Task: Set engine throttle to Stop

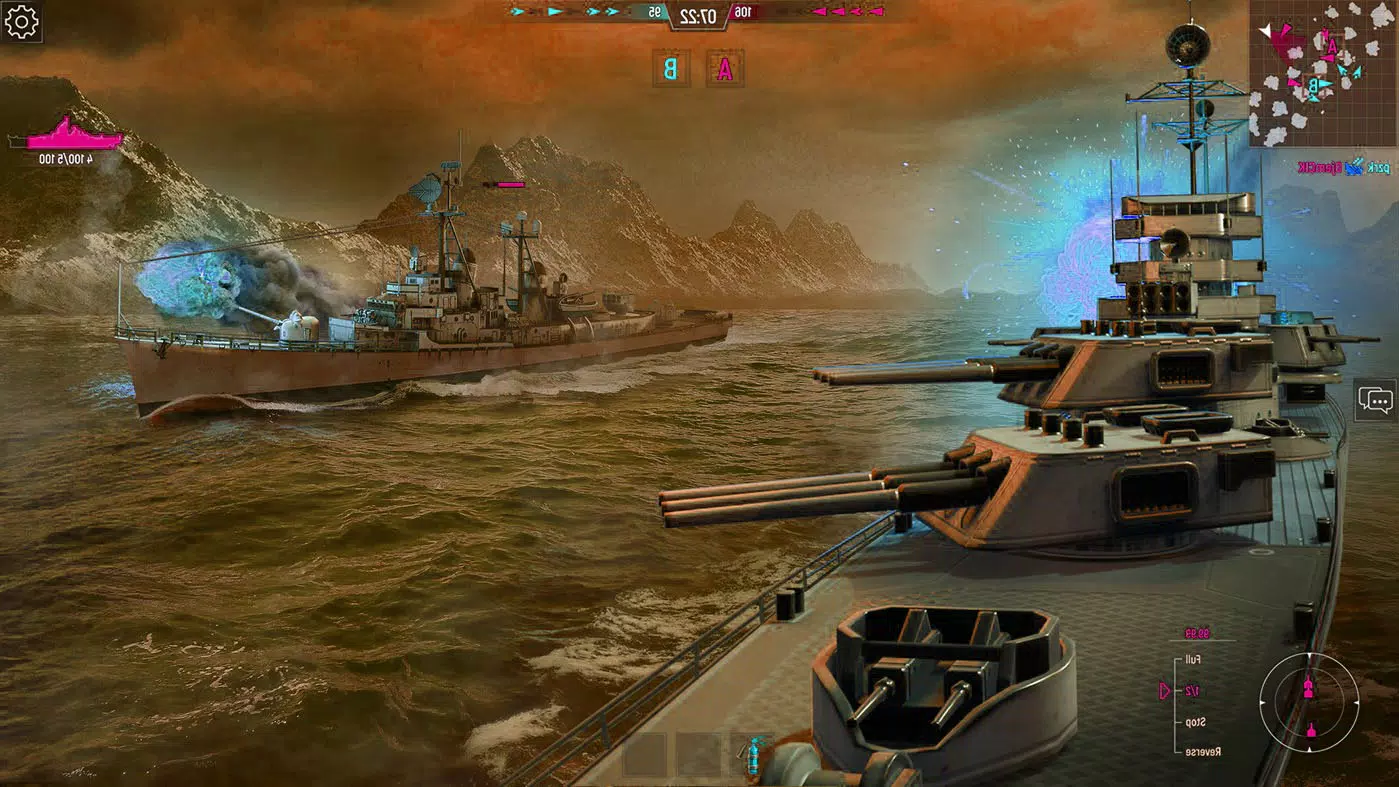Action: [x=1194, y=722]
